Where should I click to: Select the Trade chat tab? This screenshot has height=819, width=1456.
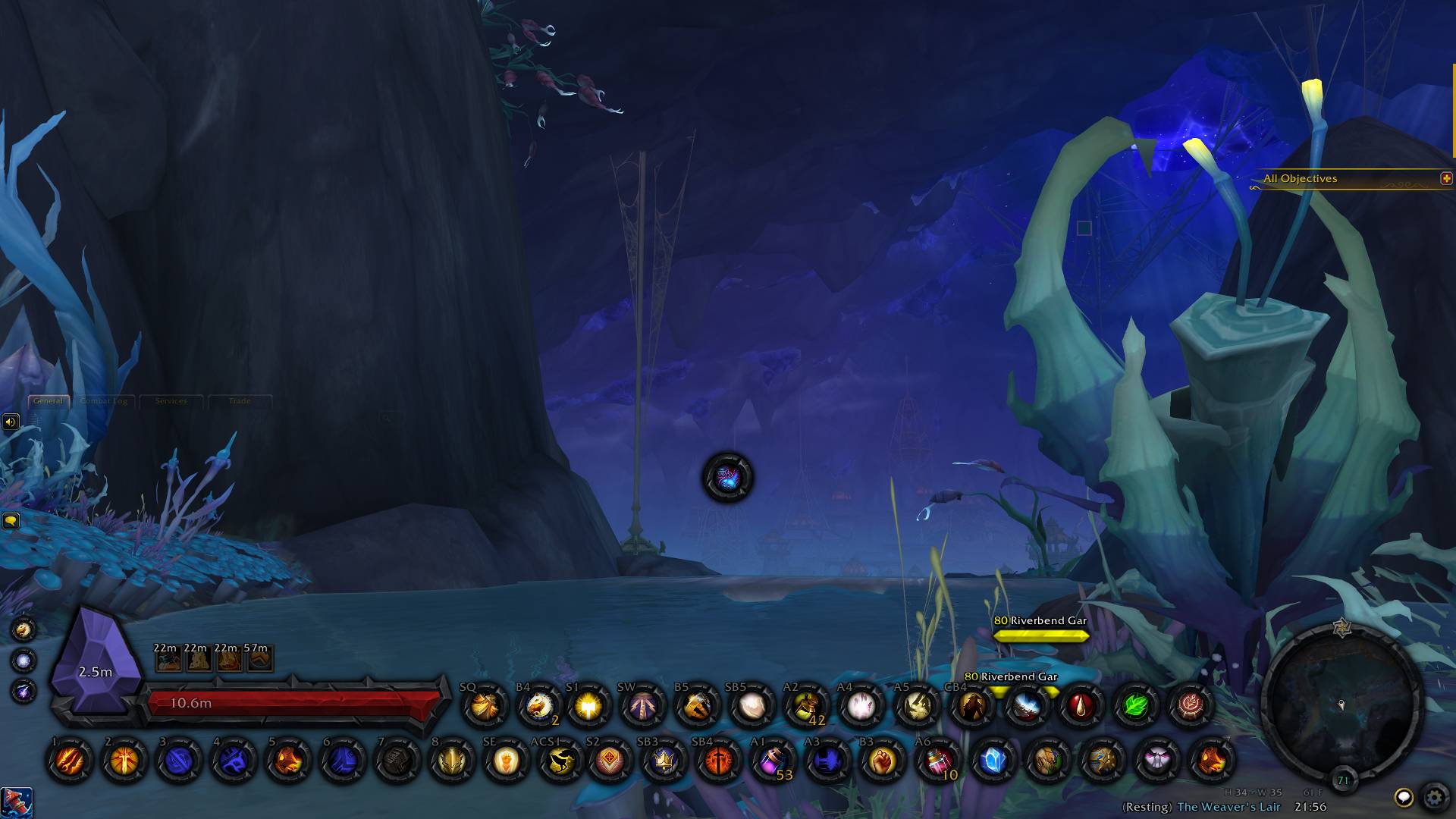click(x=240, y=401)
